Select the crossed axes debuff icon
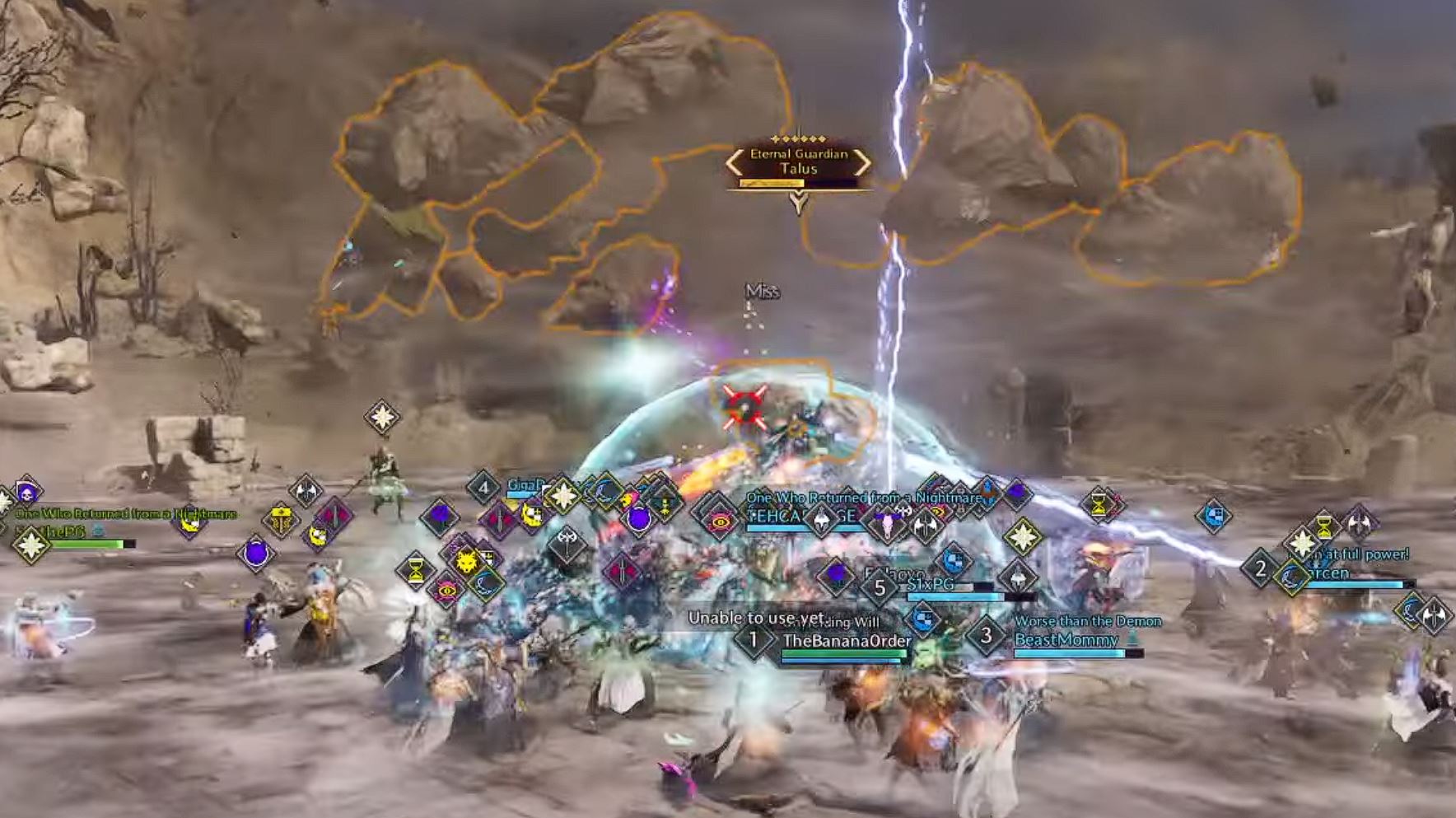The width and height of the screenshot is (1456, 818). click(567, 540)
